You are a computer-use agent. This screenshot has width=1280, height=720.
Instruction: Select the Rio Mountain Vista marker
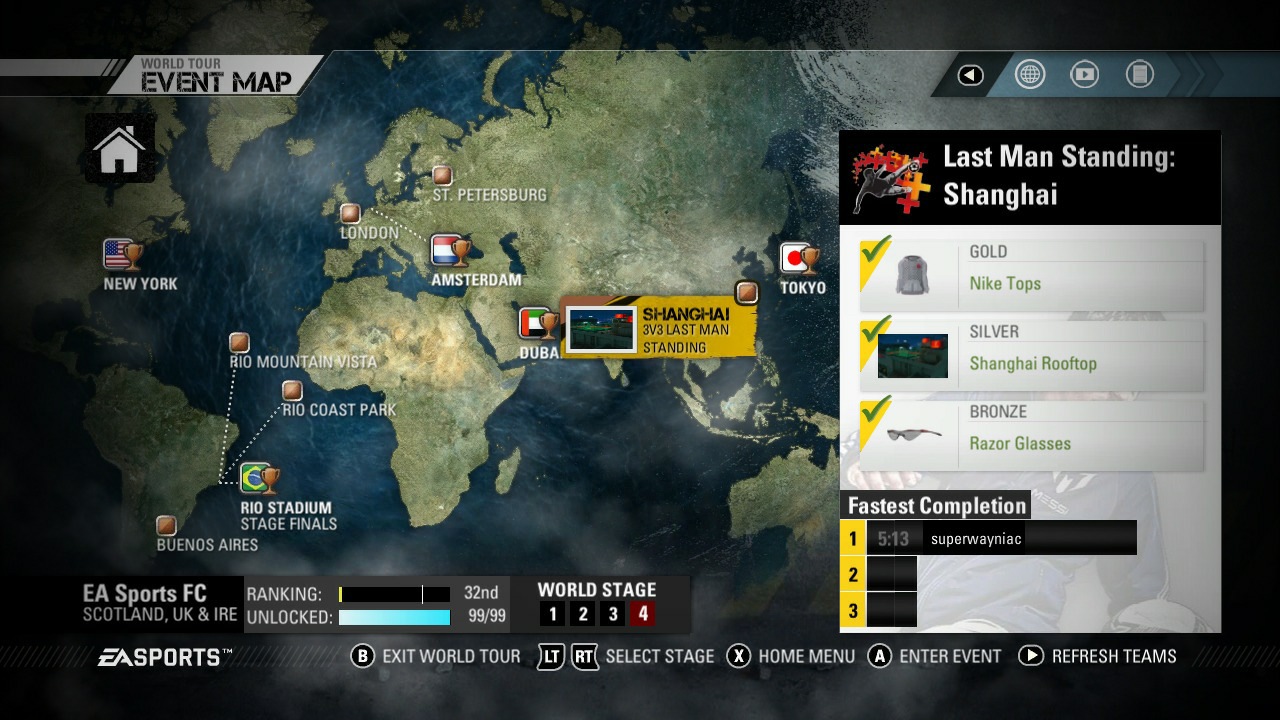(239, 343)
